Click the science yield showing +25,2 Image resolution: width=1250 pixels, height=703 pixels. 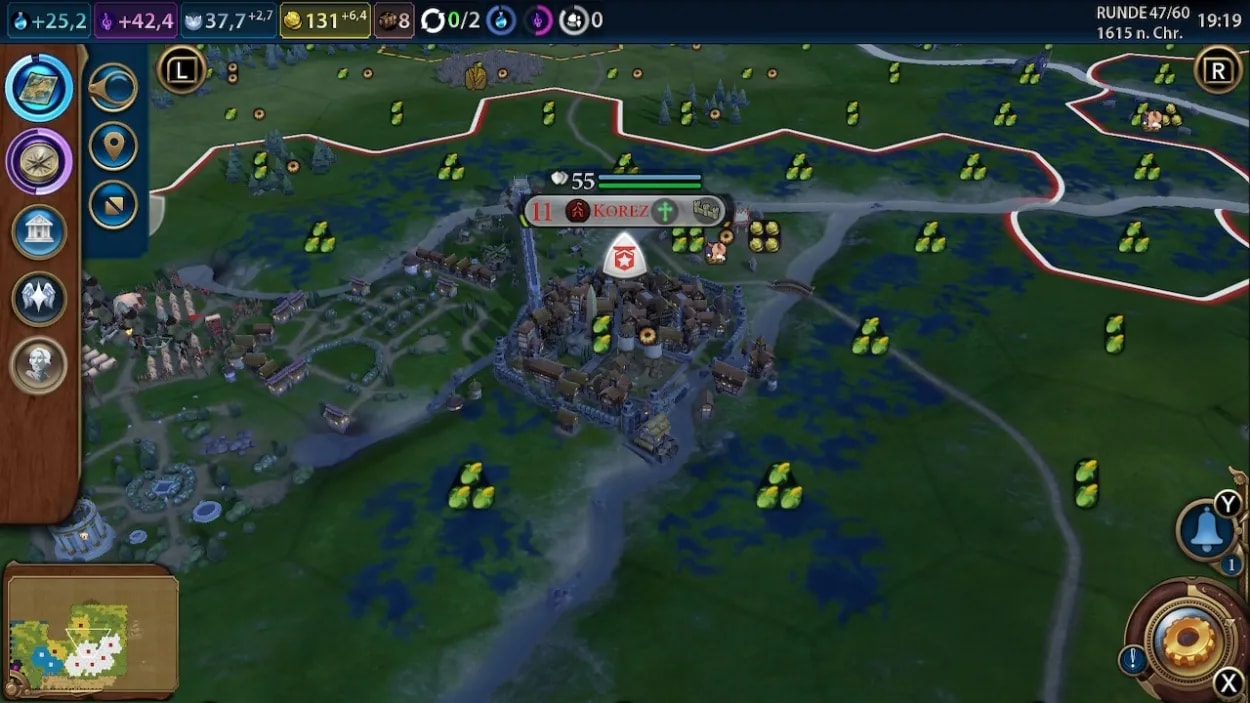coord(49,20)
